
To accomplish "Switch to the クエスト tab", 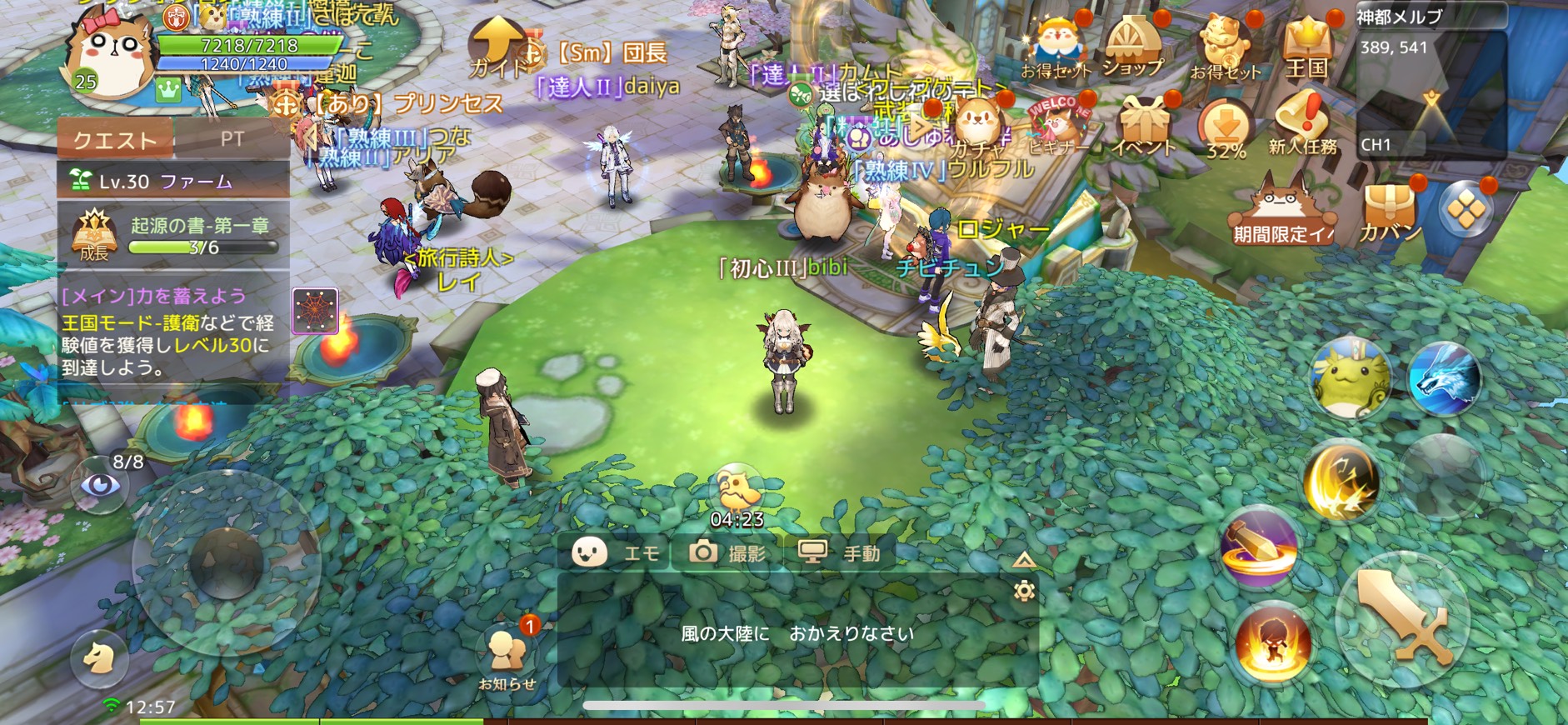I will tap(115, 139).
